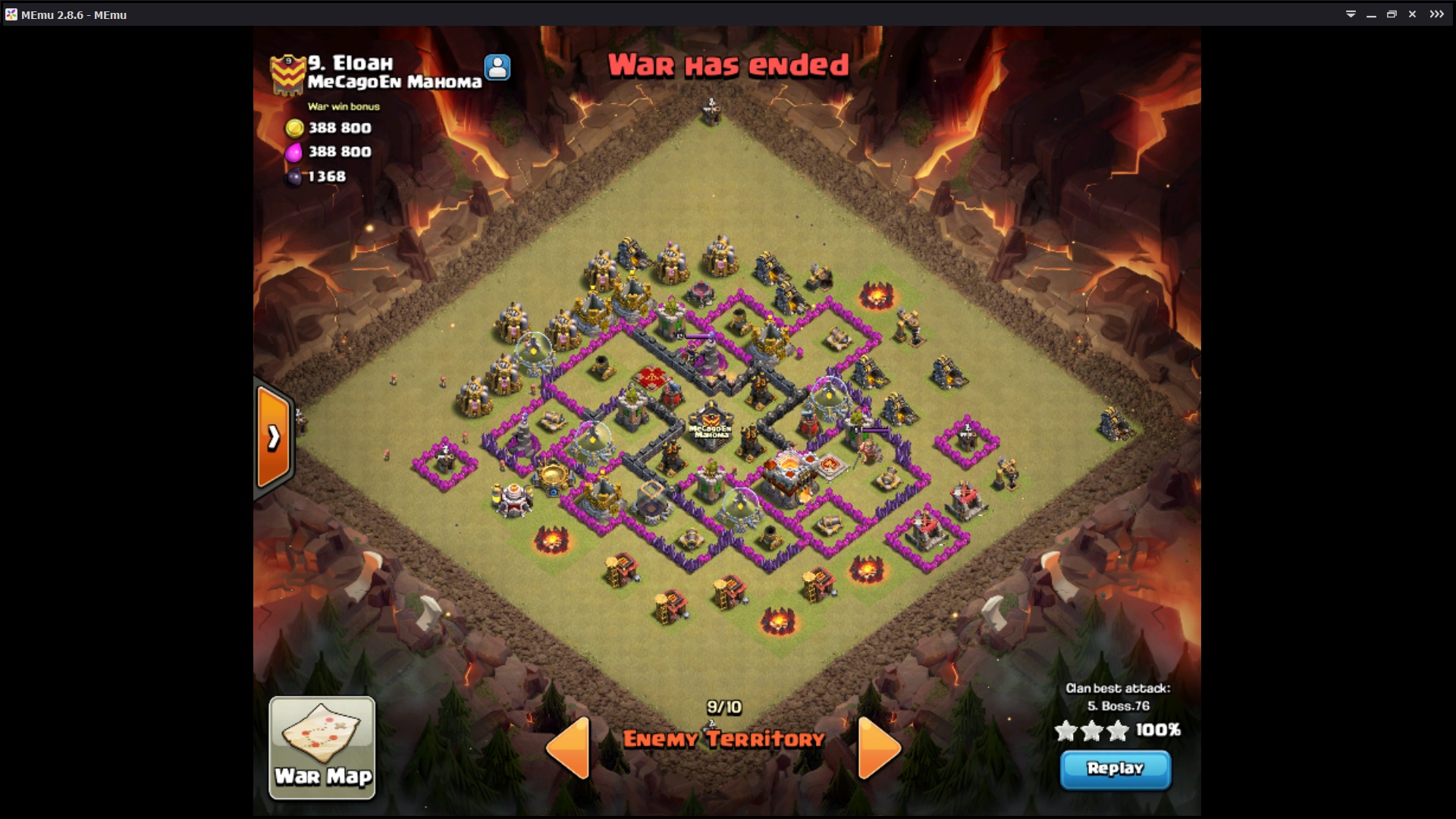Open the War Map
Image resolution: width=1456 pixels, height=819 pixels.
[x=322, y=747]
